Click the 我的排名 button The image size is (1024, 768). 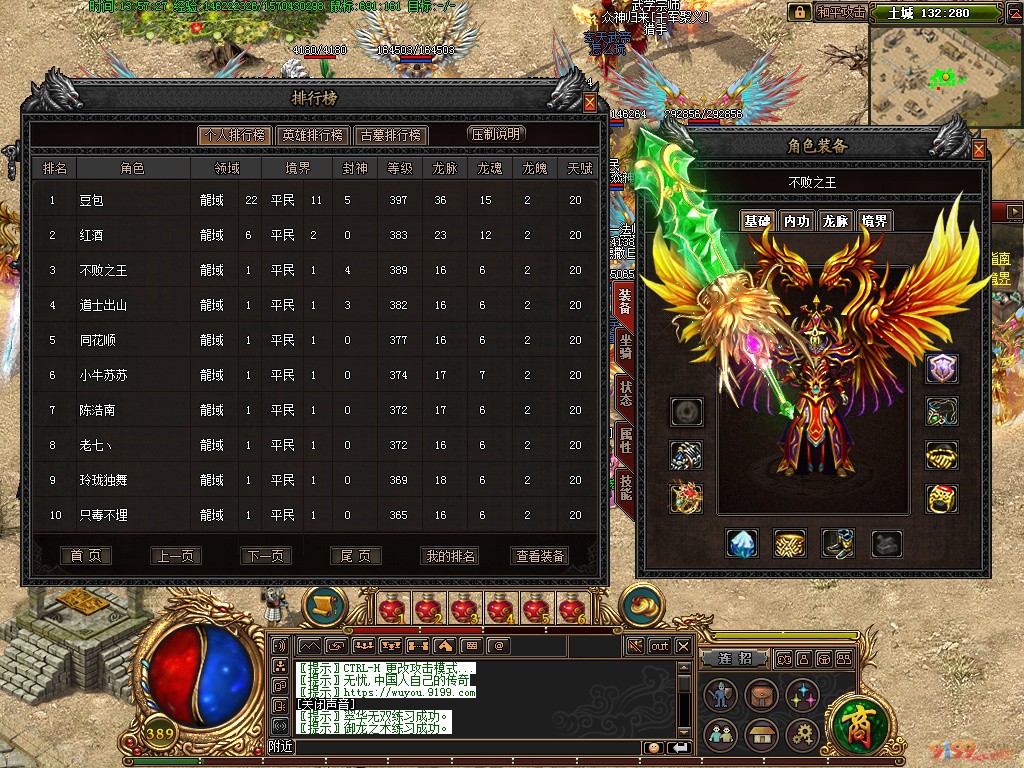(450, 556)
